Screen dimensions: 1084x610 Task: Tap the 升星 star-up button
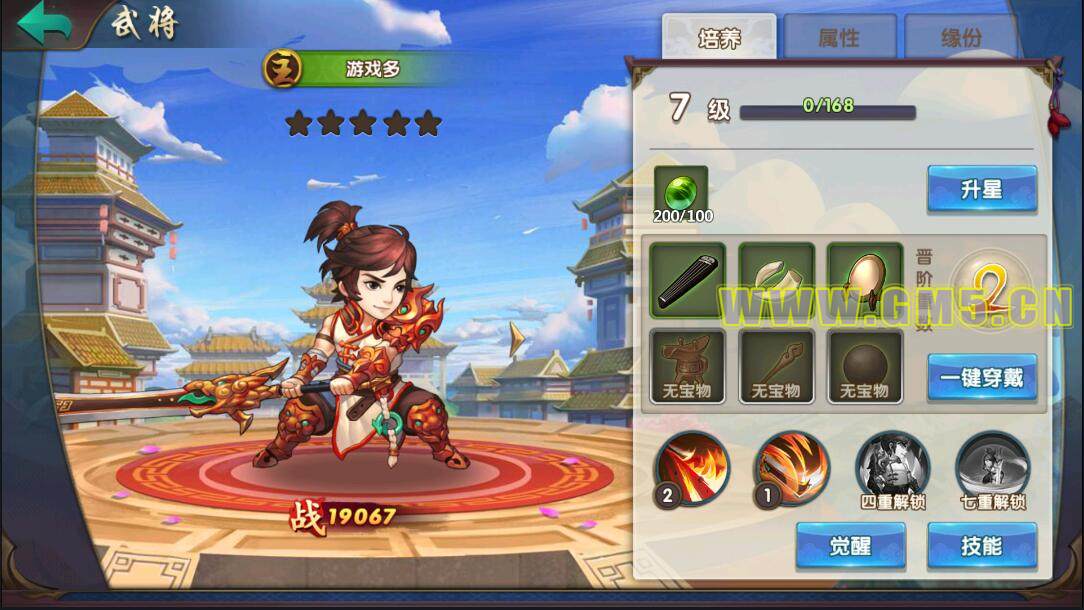[981, 189]
